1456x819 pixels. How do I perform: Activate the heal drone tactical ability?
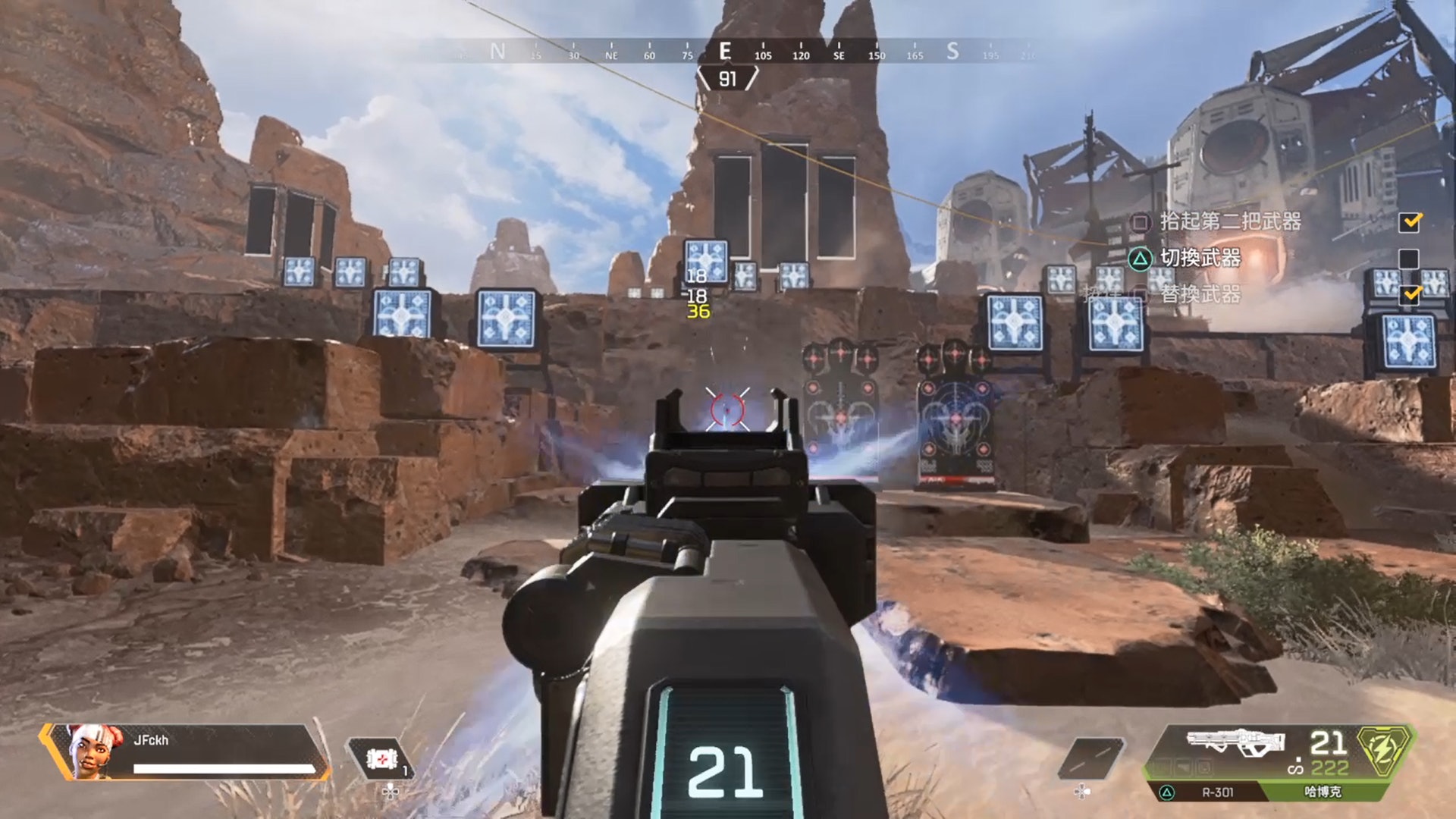pyautogui.click(x=380, y=759)
